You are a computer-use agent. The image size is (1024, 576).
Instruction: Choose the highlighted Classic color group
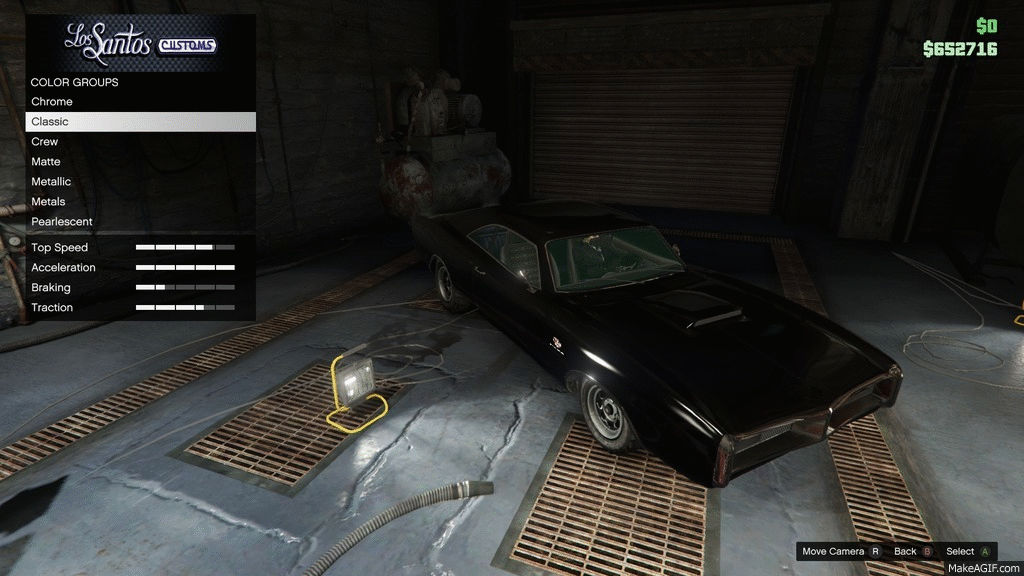click(140, 122)
